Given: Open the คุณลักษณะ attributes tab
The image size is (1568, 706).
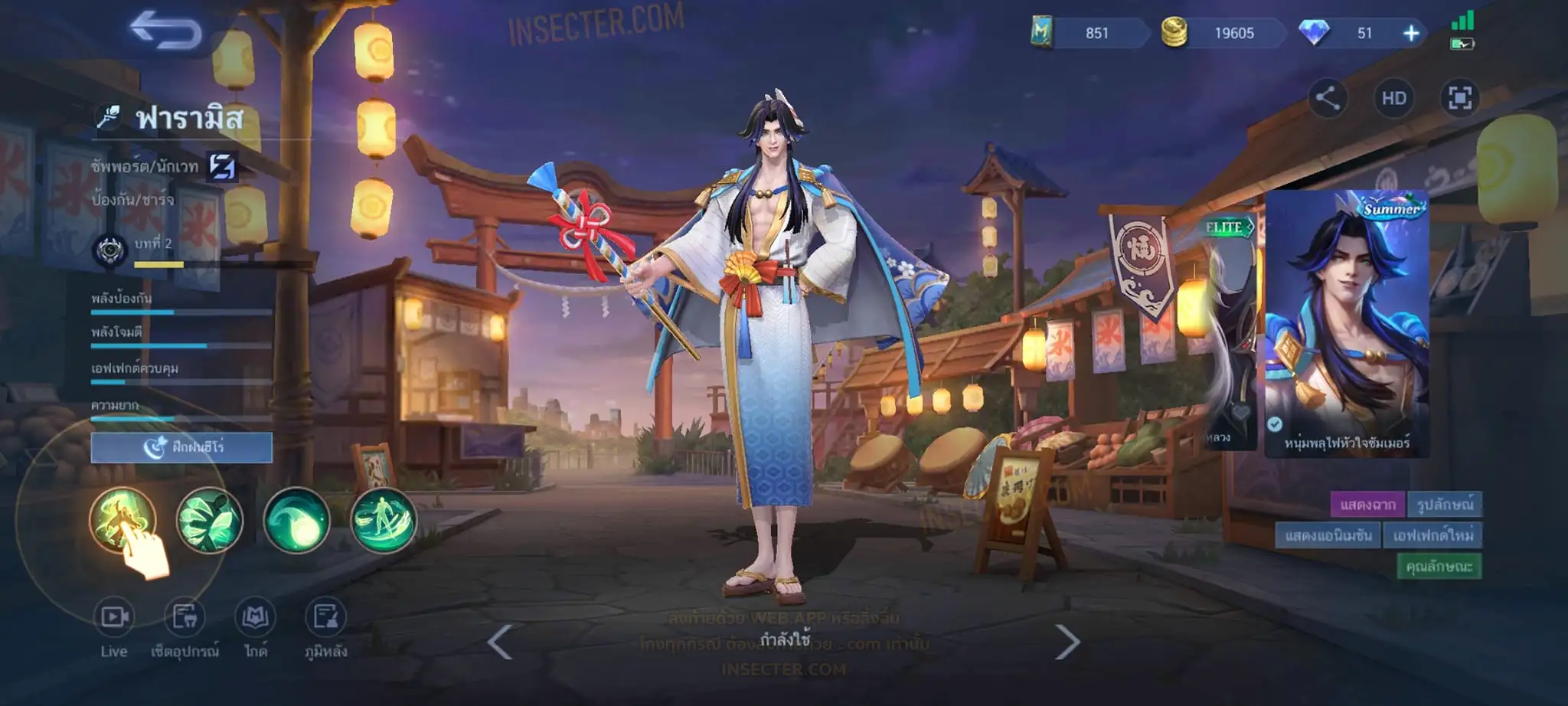Looking at the screenshot, I should [1439, 567].
